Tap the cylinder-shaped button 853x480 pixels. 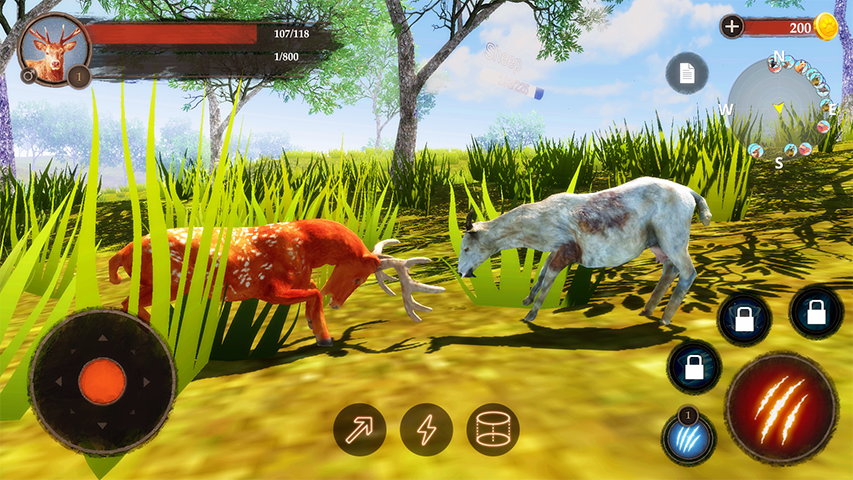pos(493,429)
